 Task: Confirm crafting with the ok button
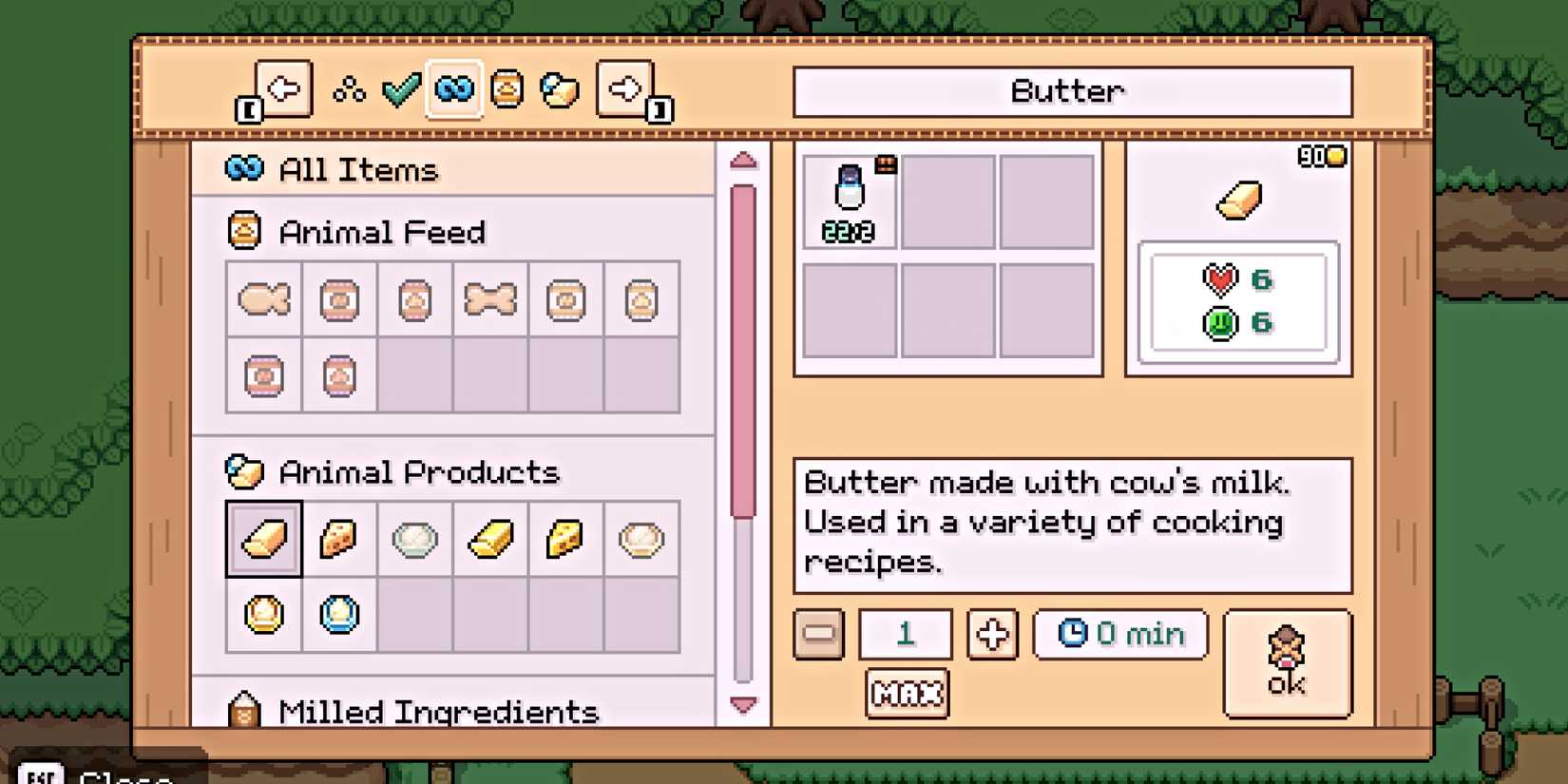(x=1288, y=662)
